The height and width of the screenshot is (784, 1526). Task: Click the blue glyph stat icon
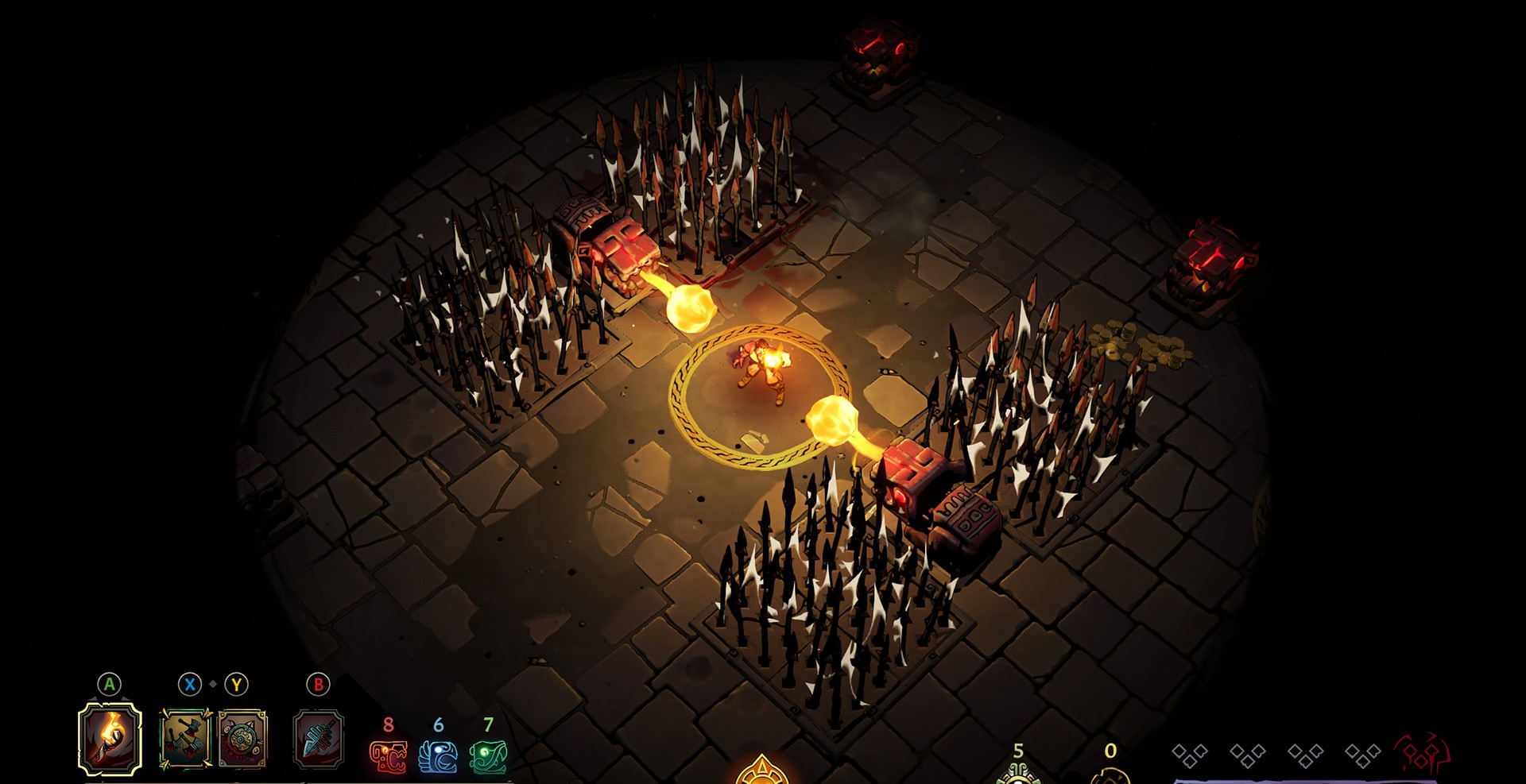tap(438, 756)
